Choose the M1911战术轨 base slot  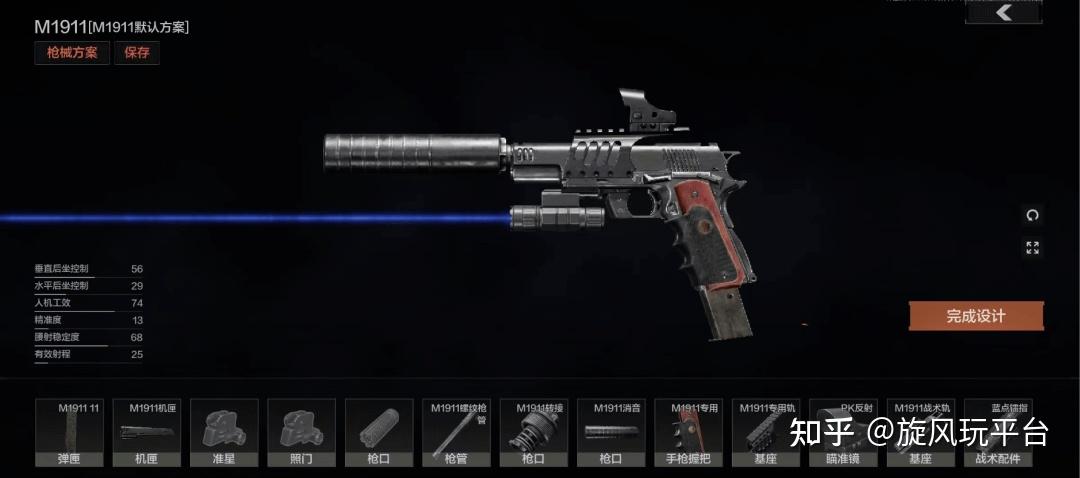click(921, 432)
